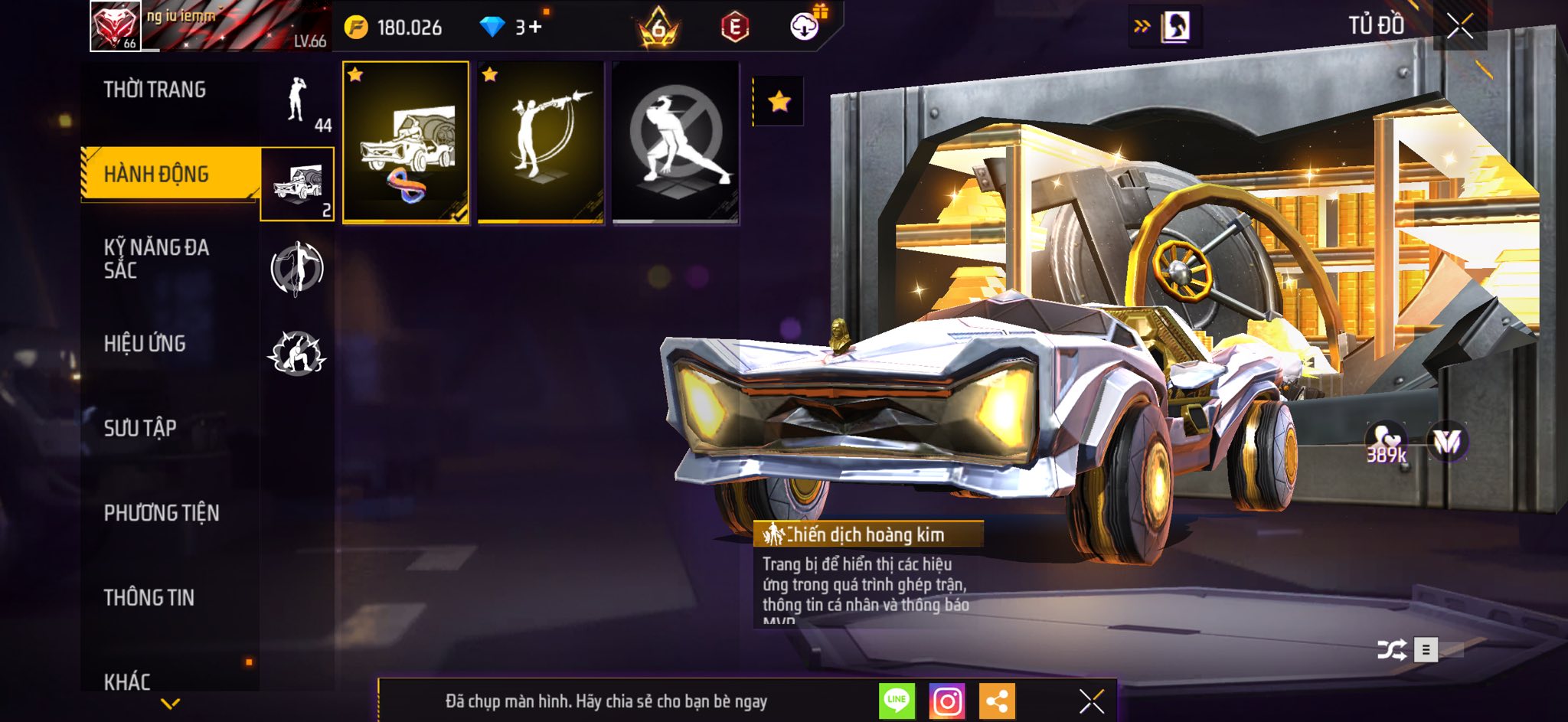The width and height of the screenshot is (1568, 722).
Task: Share screenshot to Instagram
Action: 947,701
